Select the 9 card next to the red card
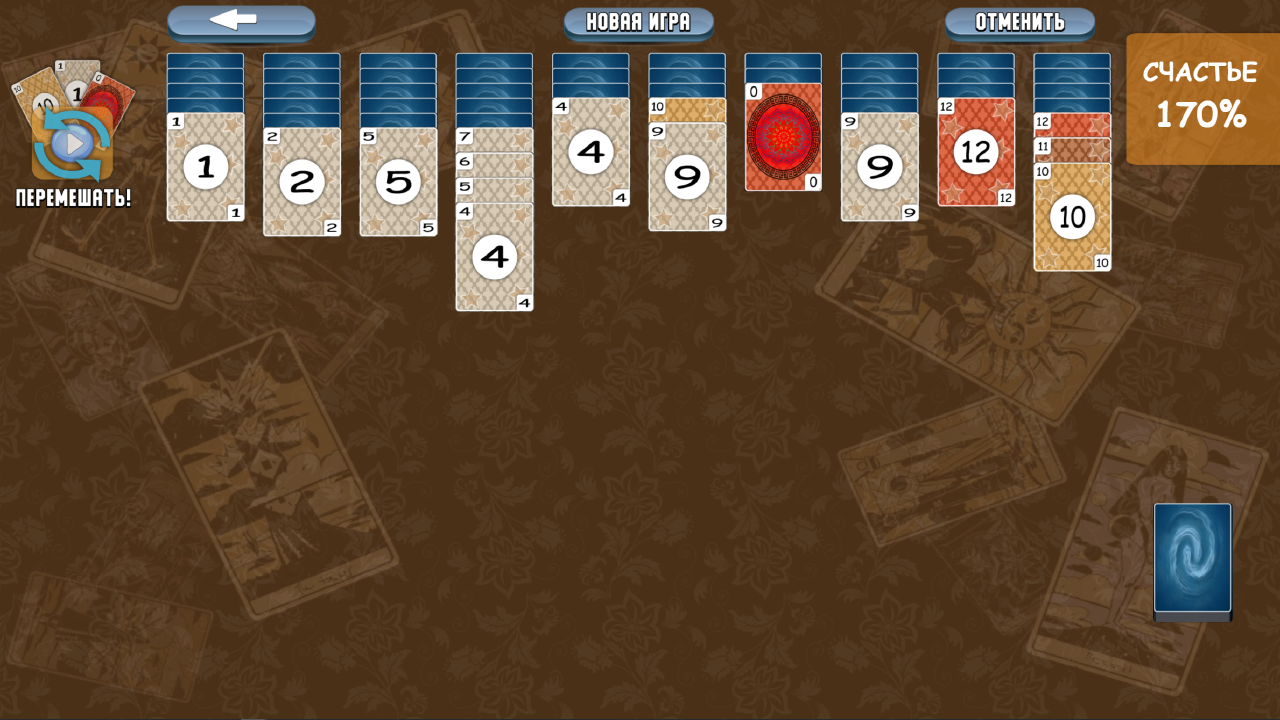 880,163
